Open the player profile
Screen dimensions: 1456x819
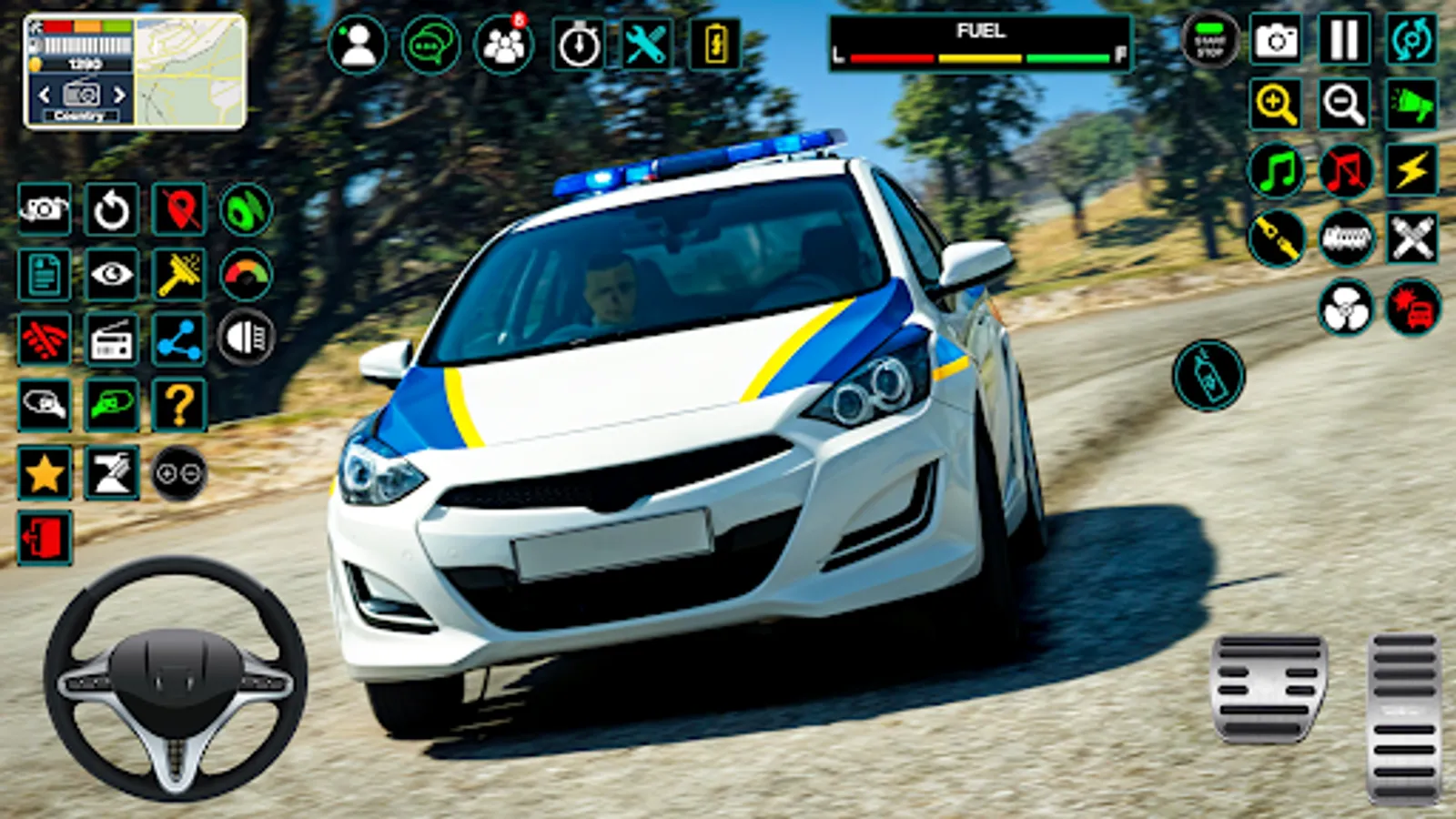pyautogui.click(x=357, y=40)
